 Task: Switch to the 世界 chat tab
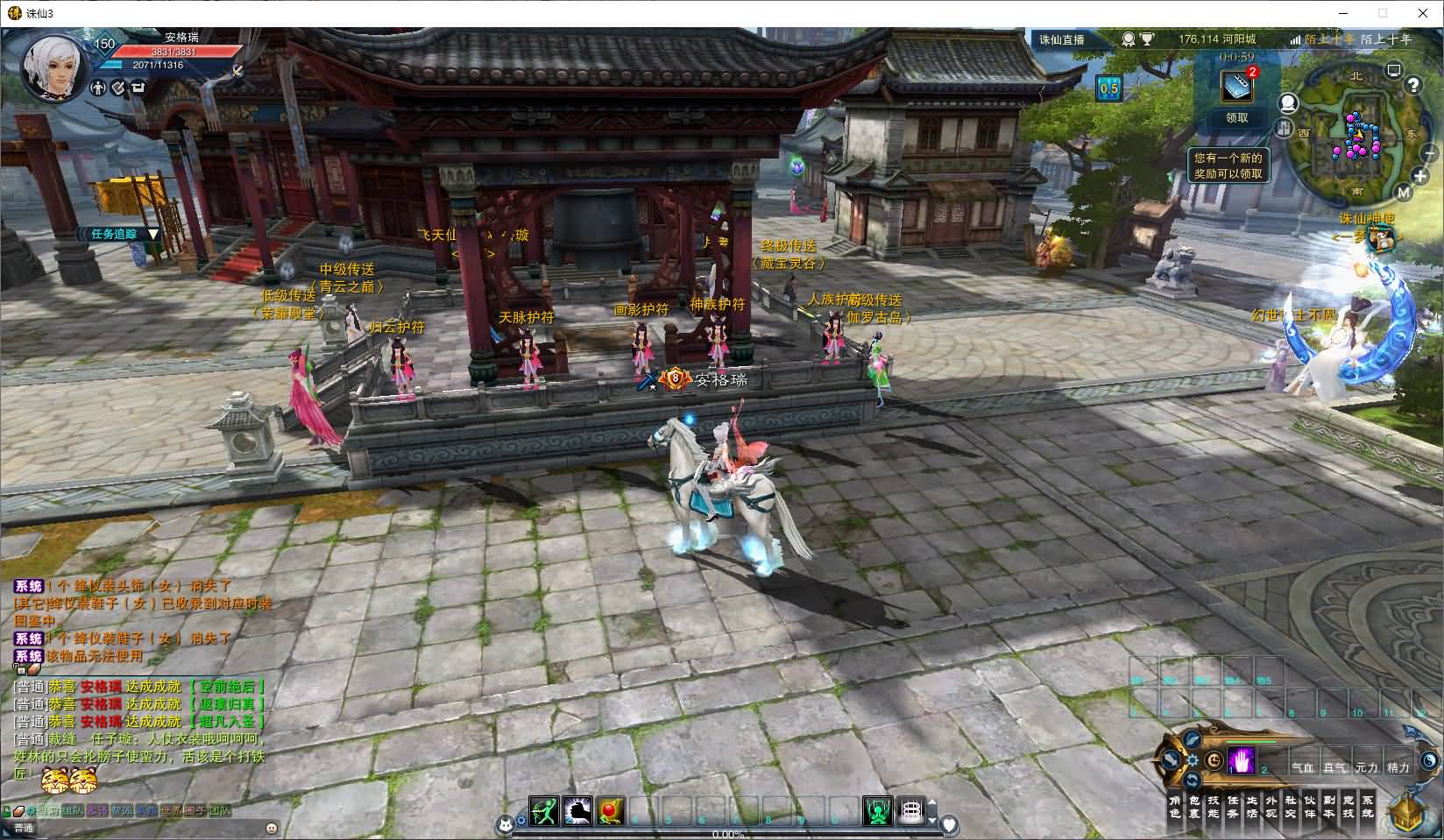point(172,810)
